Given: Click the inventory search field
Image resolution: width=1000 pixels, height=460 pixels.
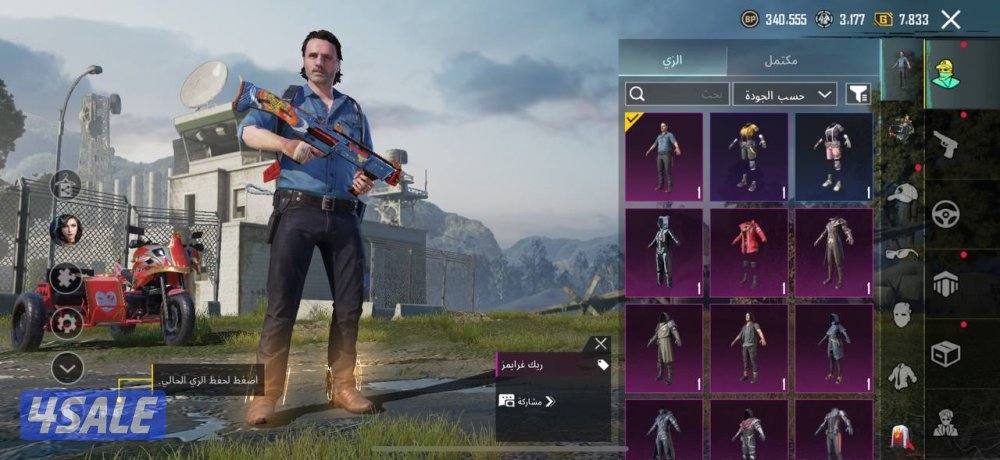Looking at the screenshot, I should click(x=677, y=94).
